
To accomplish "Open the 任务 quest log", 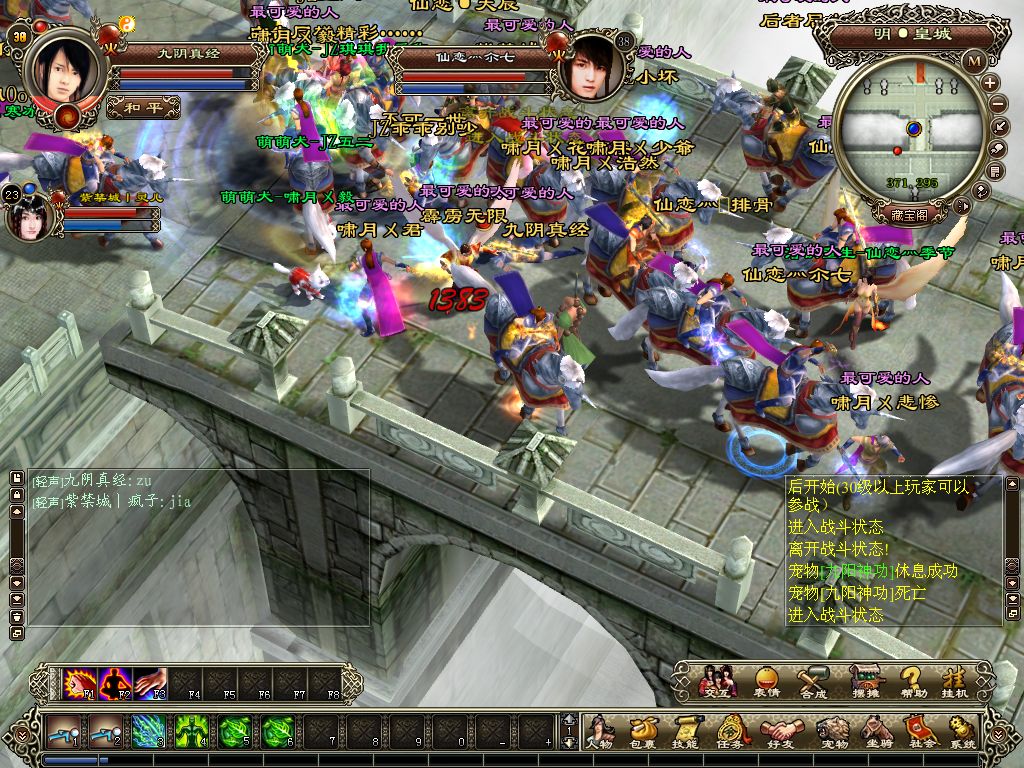I will [730, 731].
